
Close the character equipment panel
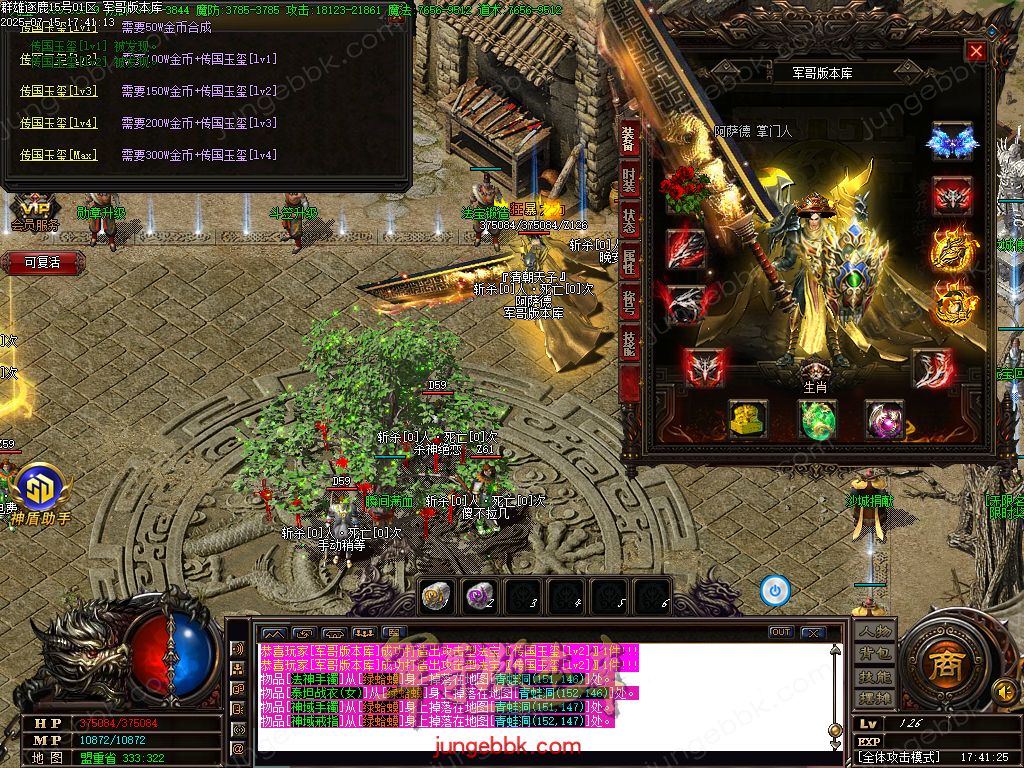point(976,52)
